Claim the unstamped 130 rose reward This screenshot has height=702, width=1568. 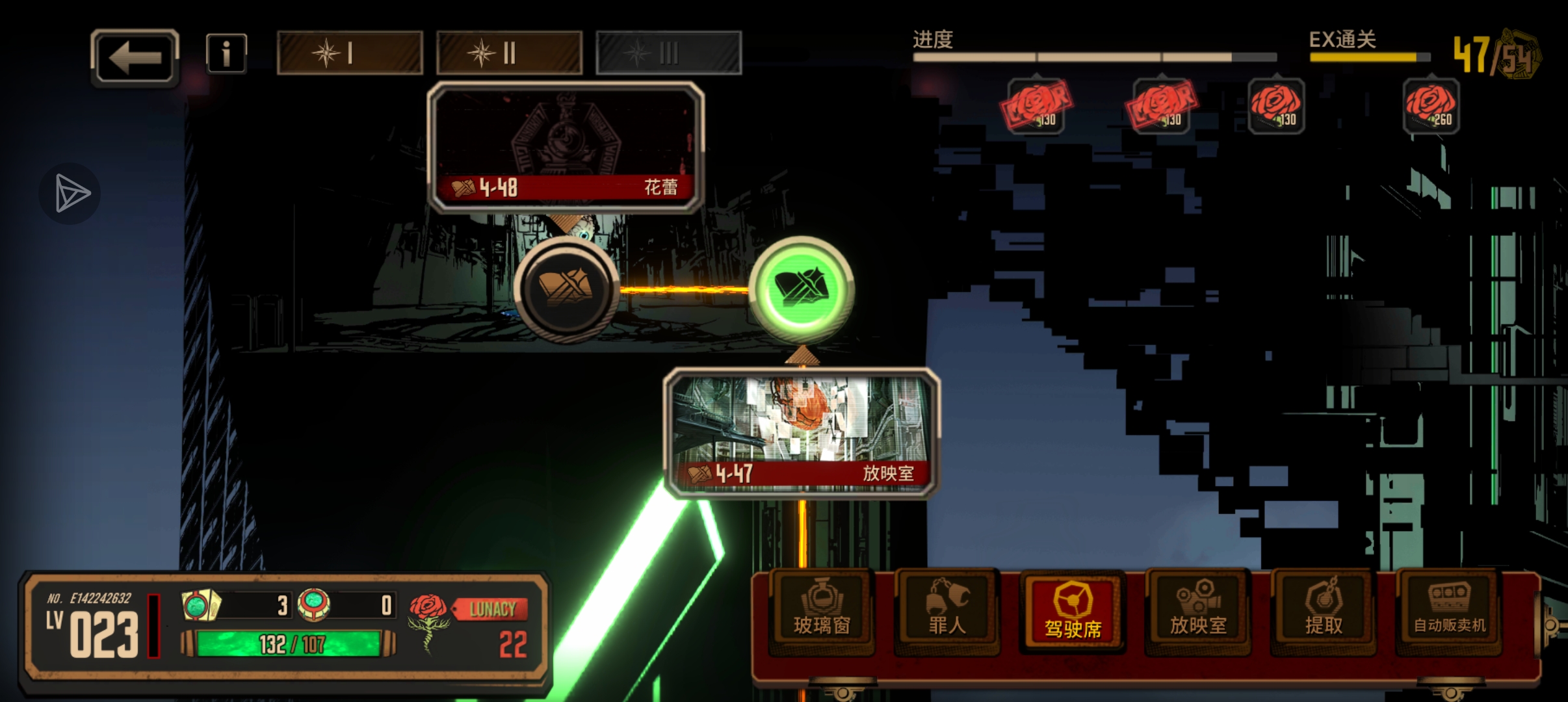[x=1276, y=106]
